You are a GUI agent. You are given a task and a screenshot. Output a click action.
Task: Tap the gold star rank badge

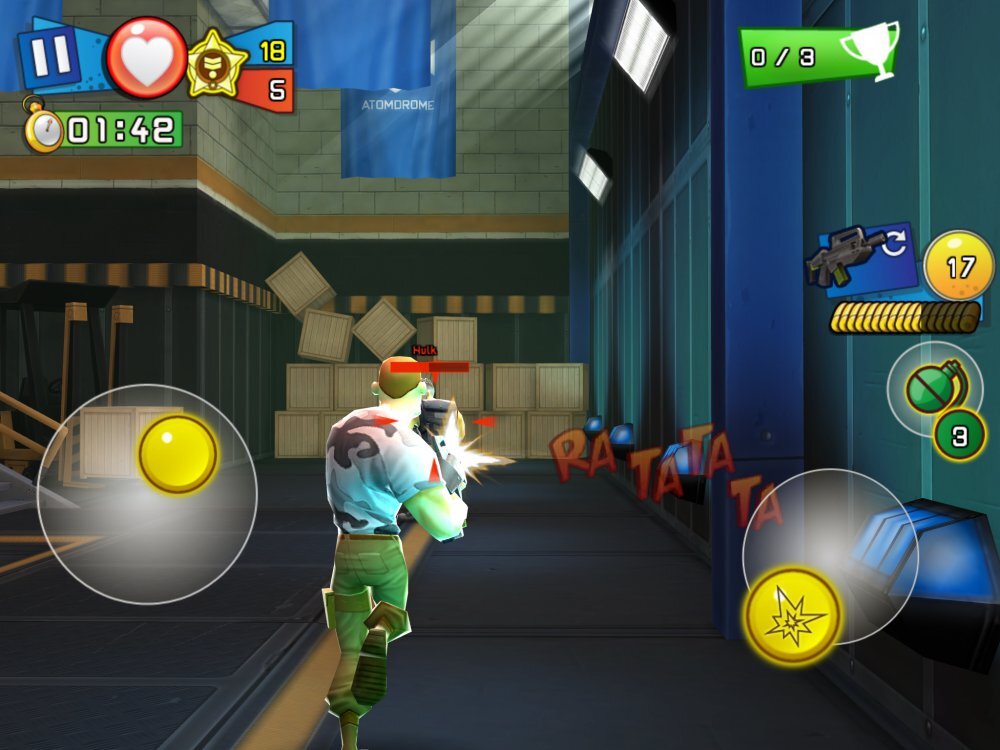point(217,63)
